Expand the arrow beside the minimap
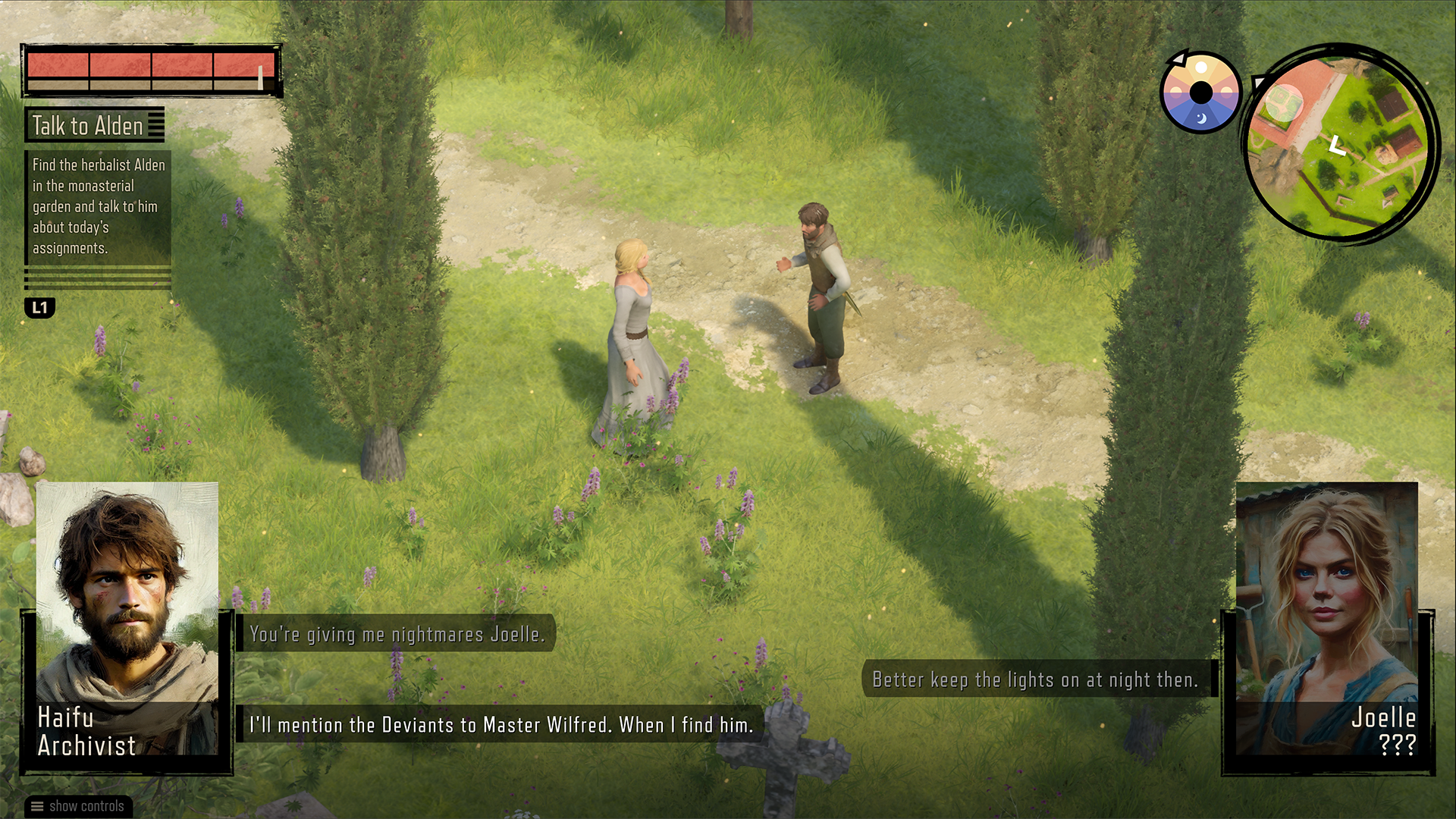 (1259, 81)
